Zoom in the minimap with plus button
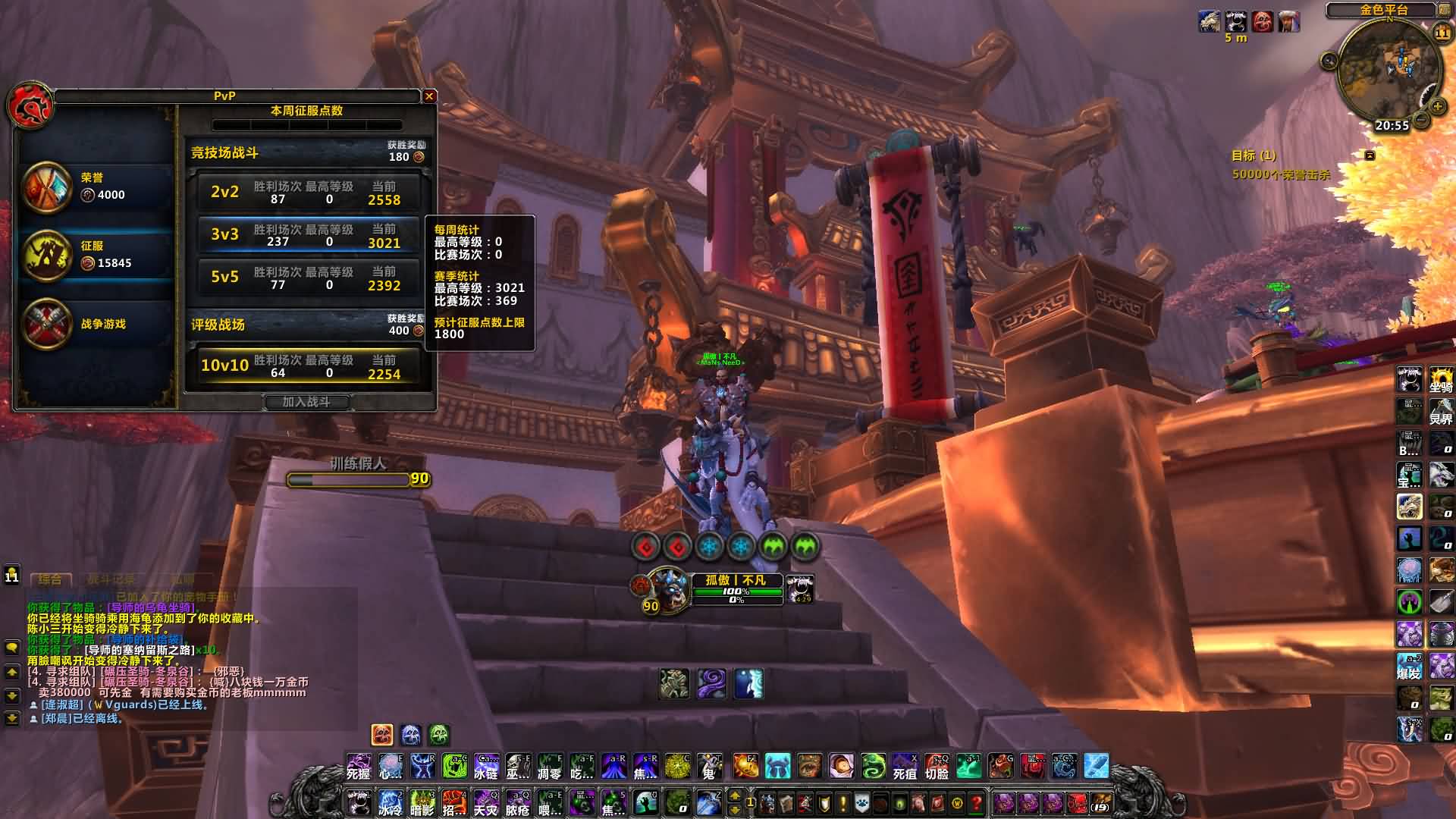Screen dimensions: 1456x819 (x=1436, y=108)
